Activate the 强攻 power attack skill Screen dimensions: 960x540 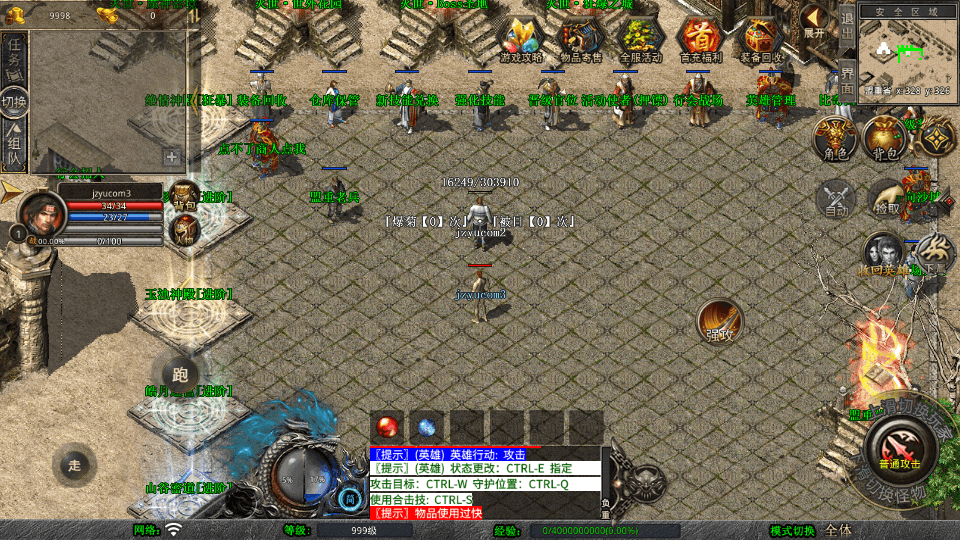coord(719,320)
